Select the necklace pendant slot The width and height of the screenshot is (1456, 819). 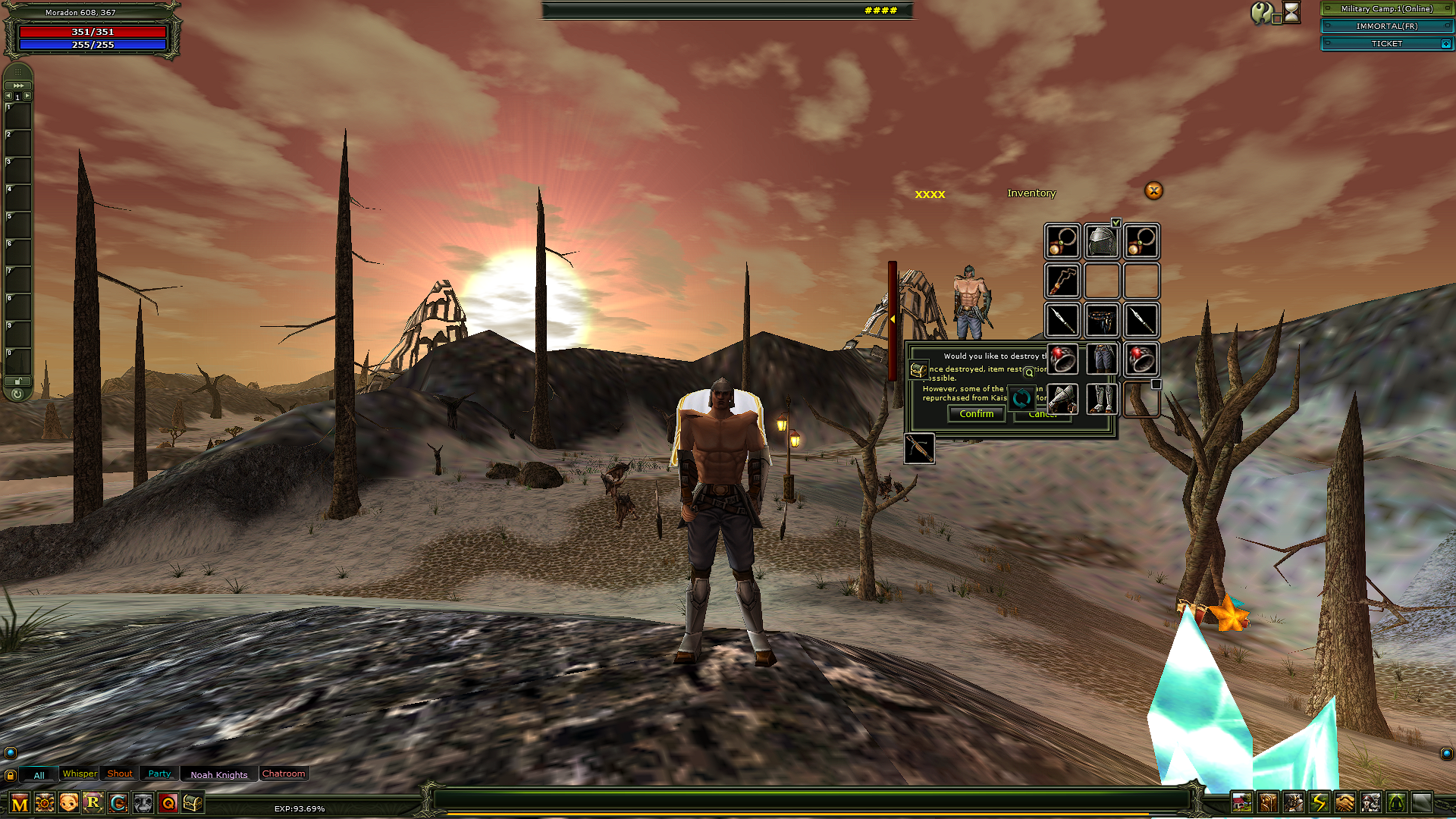[x=1062, y=281]
